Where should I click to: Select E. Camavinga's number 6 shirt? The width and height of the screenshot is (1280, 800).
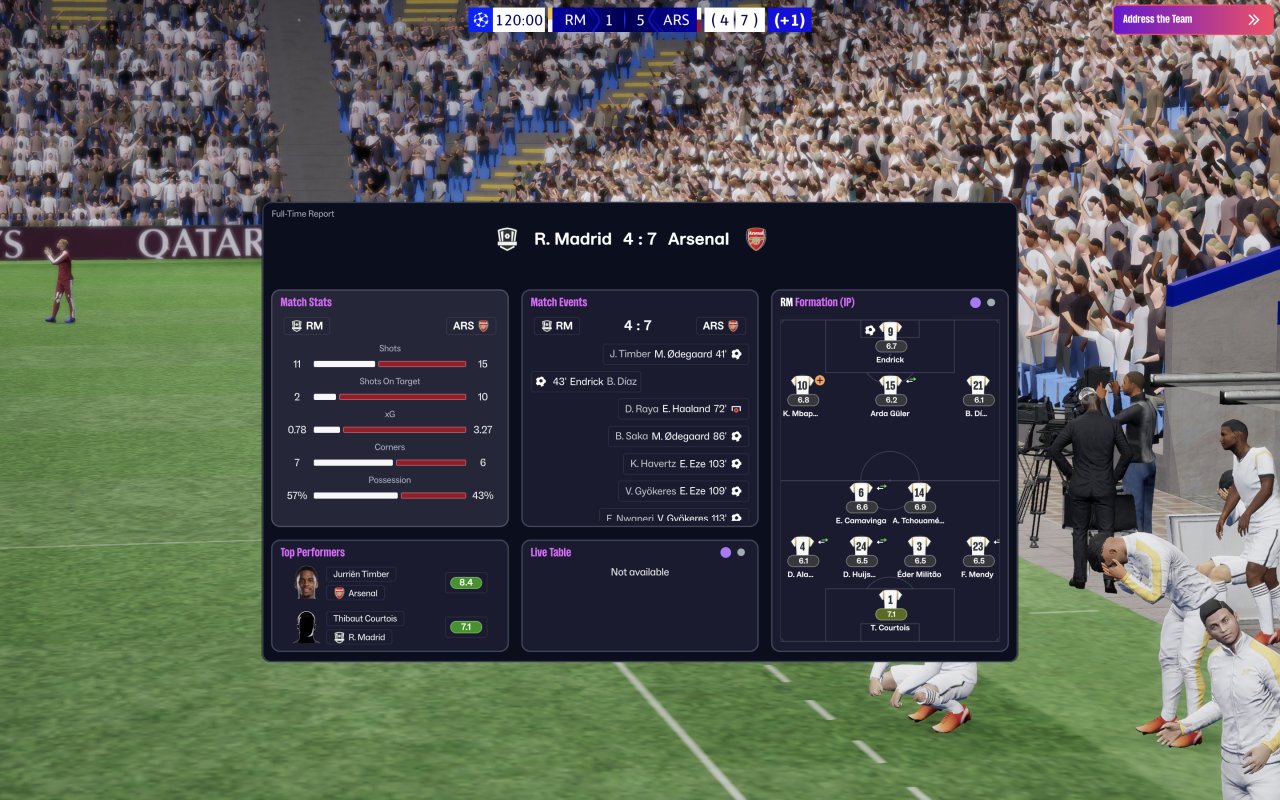point(861,492)
